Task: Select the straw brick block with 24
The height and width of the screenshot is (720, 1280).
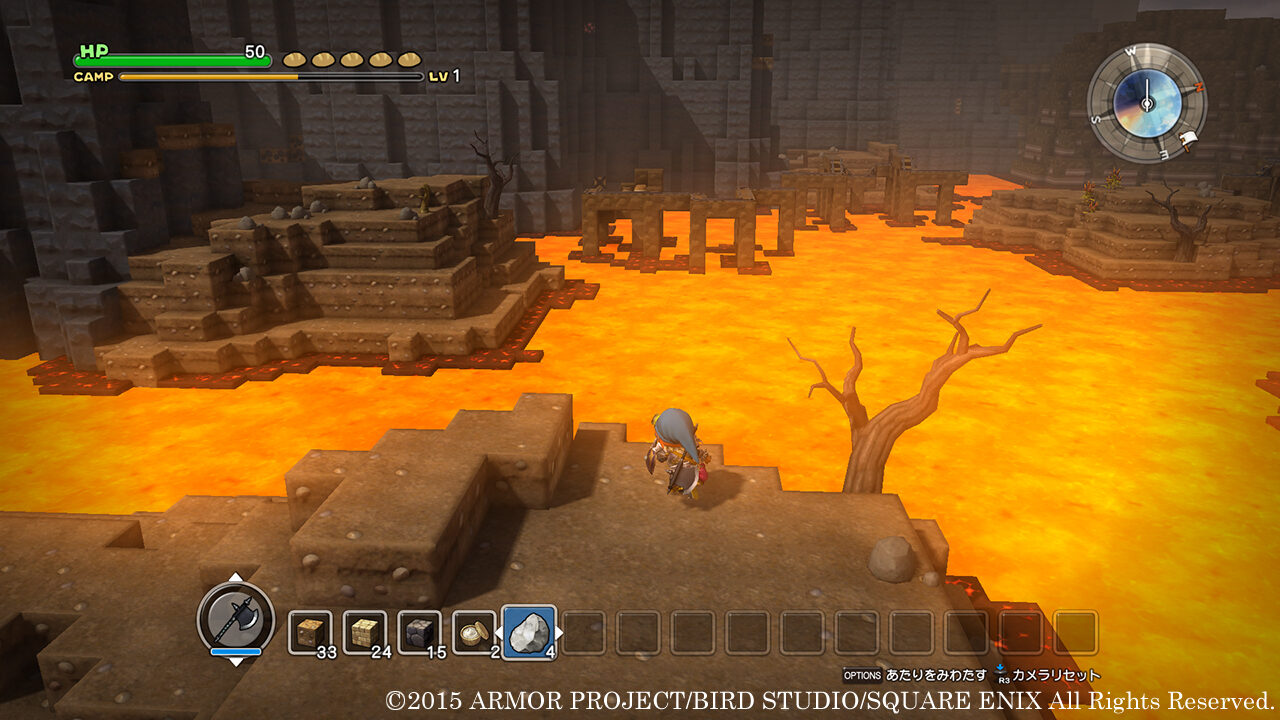Action: click(x=365, y=633)
